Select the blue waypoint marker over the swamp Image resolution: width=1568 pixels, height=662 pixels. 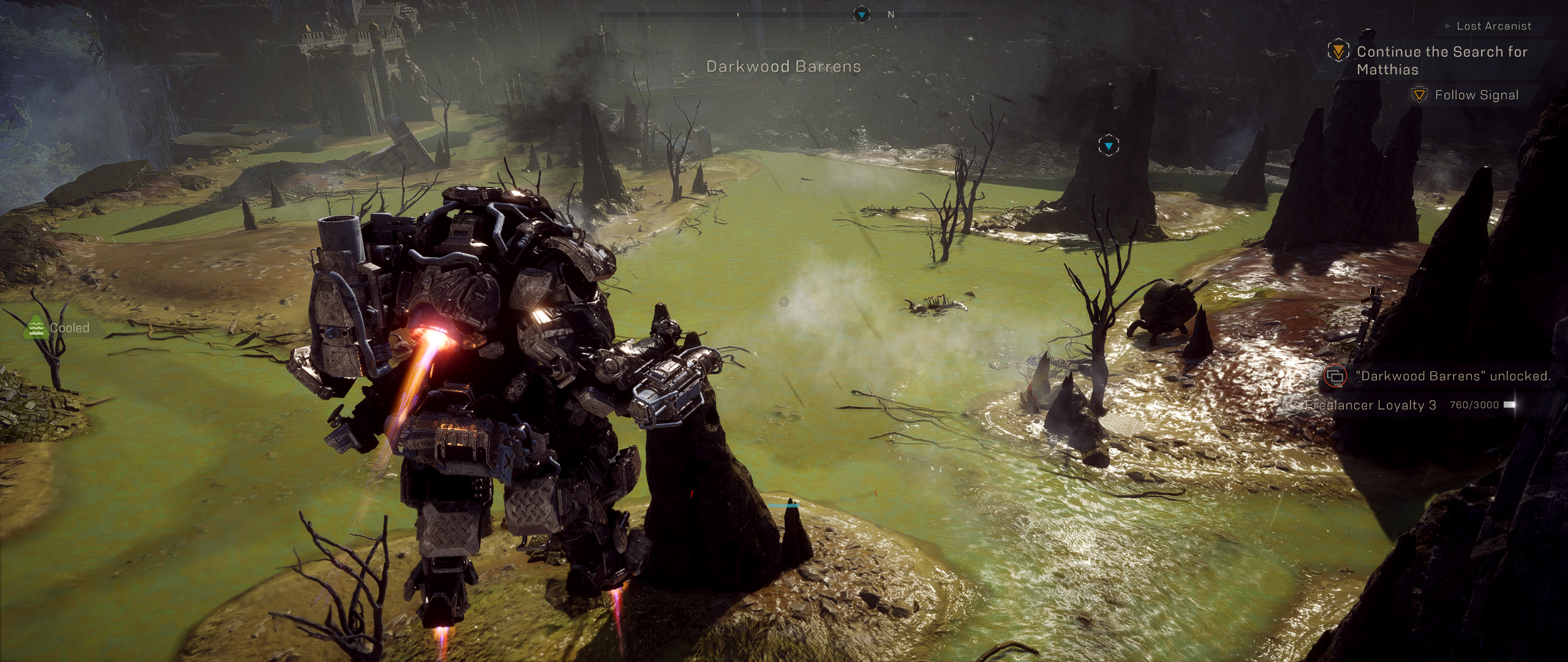click(x=1109, y=146)
